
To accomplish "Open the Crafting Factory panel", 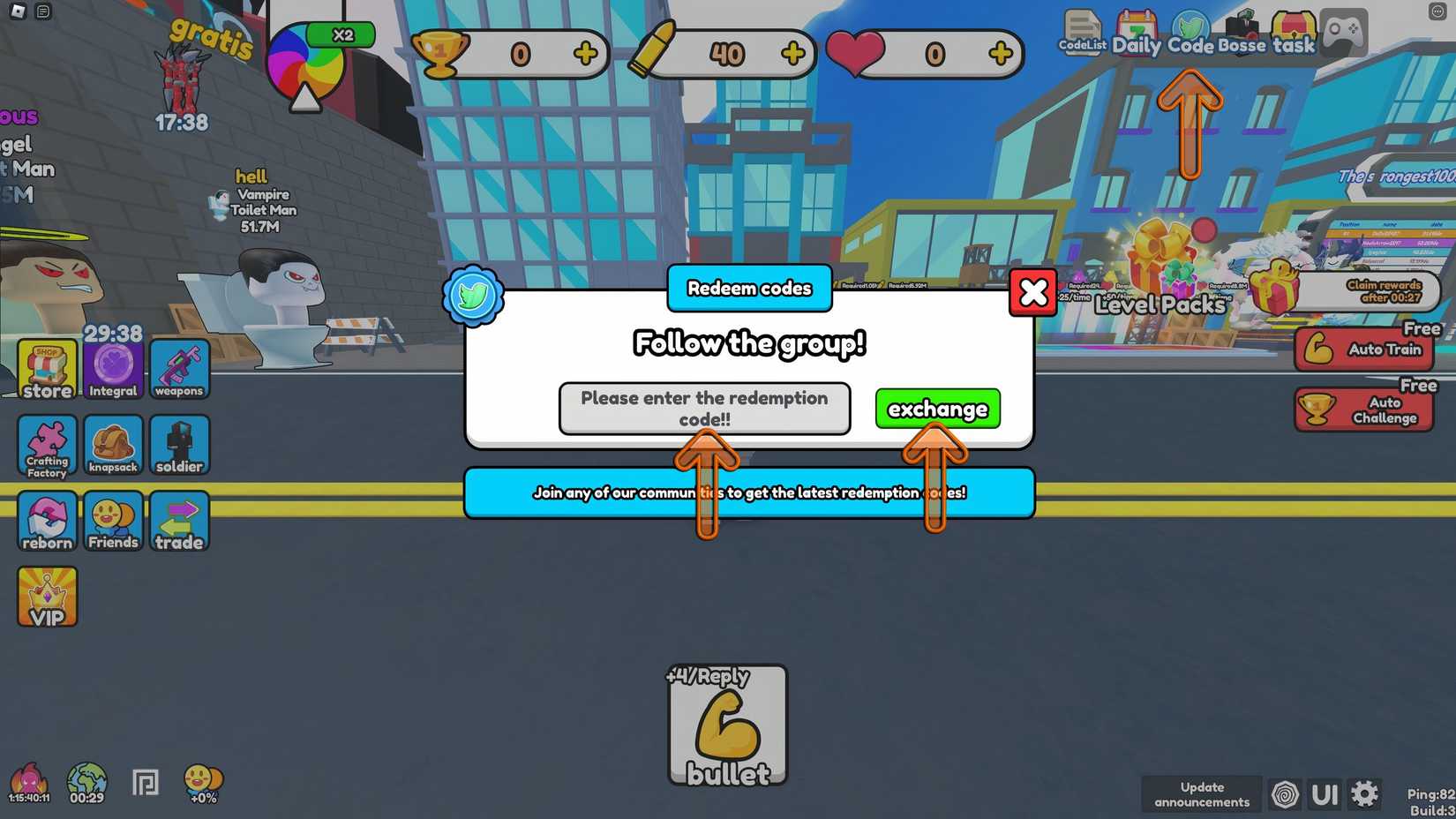I will [46, 446].
